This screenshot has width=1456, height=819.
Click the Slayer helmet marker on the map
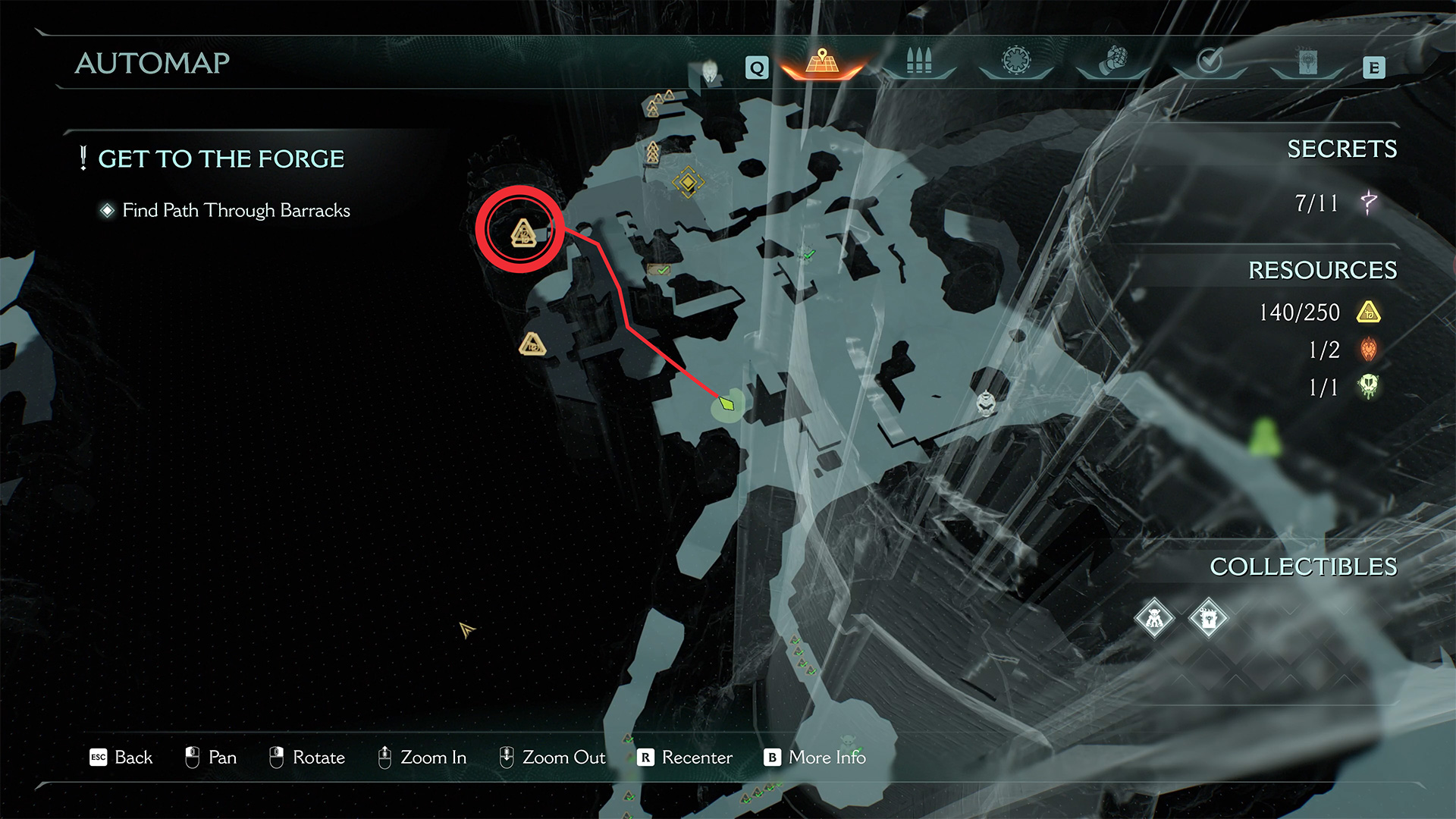click(x=985, y=403)
